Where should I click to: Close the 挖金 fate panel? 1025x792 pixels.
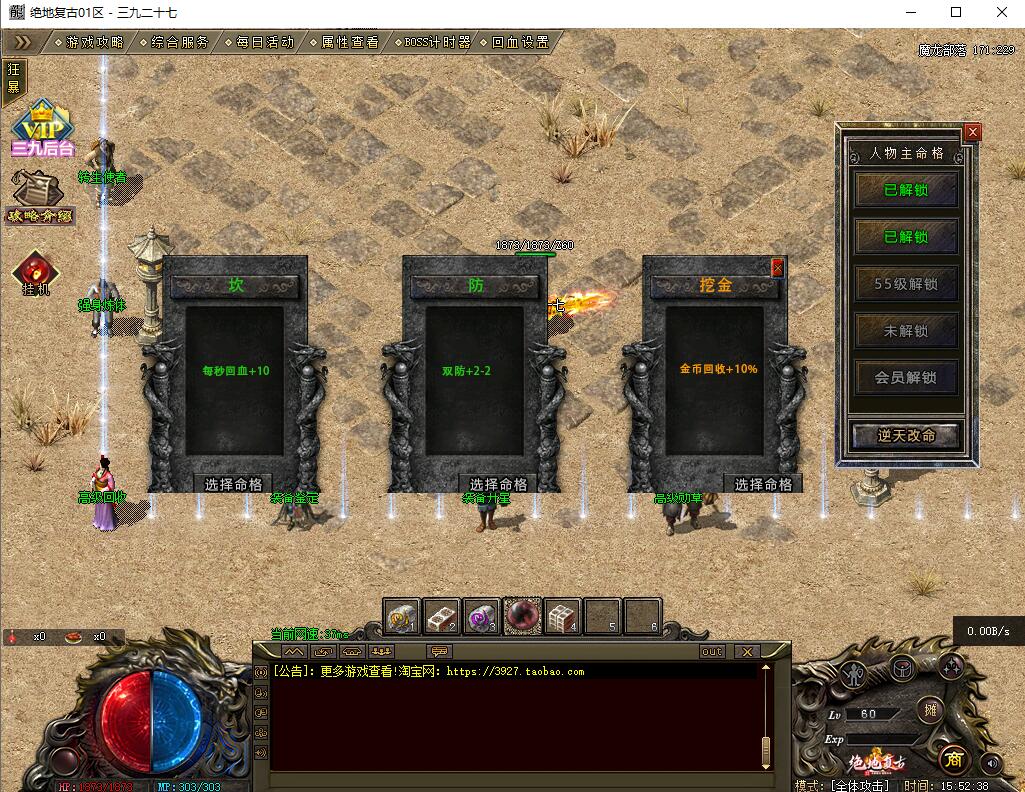777,267
